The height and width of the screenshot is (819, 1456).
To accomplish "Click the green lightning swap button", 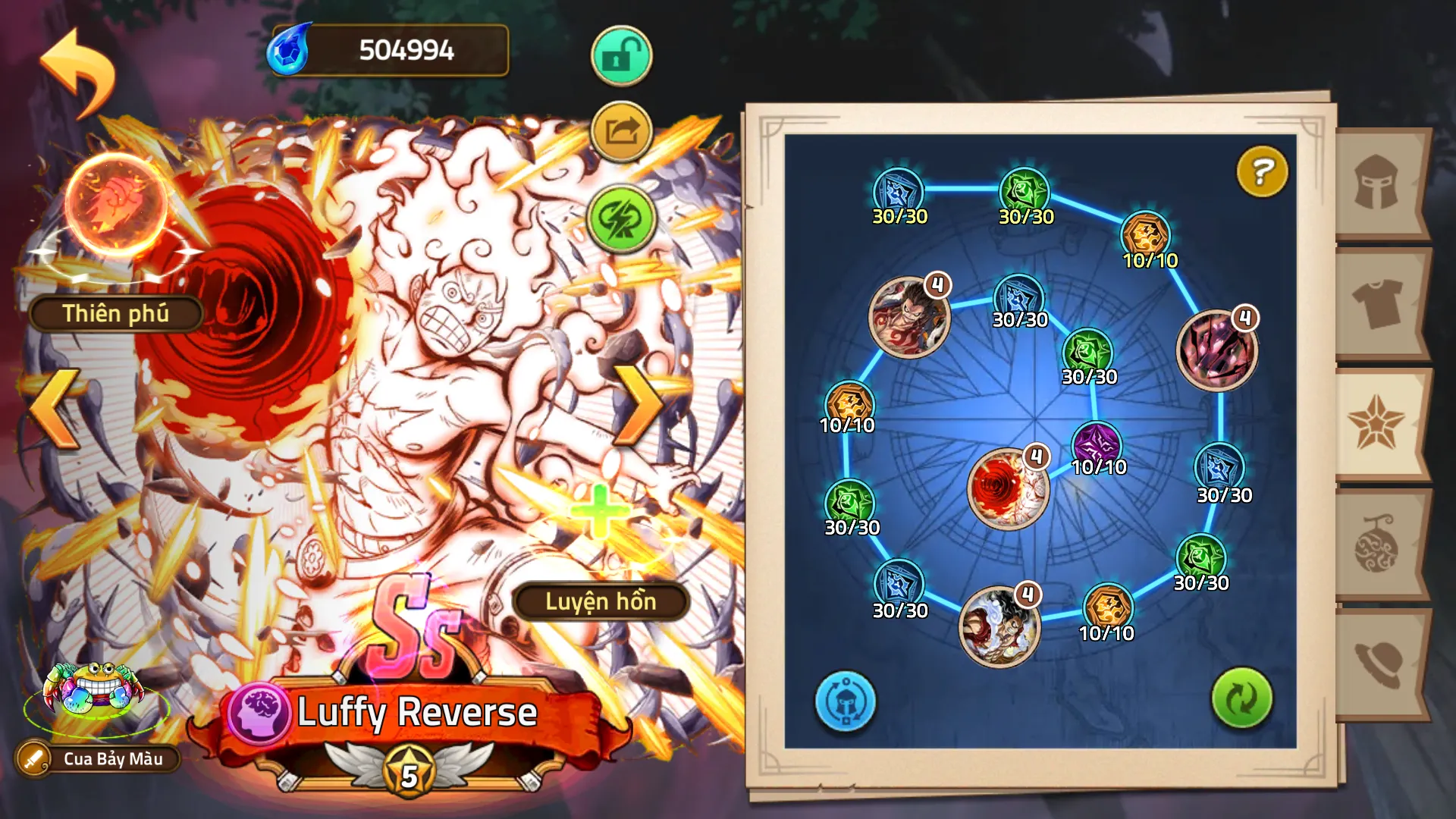I will (x=621, y=219).
